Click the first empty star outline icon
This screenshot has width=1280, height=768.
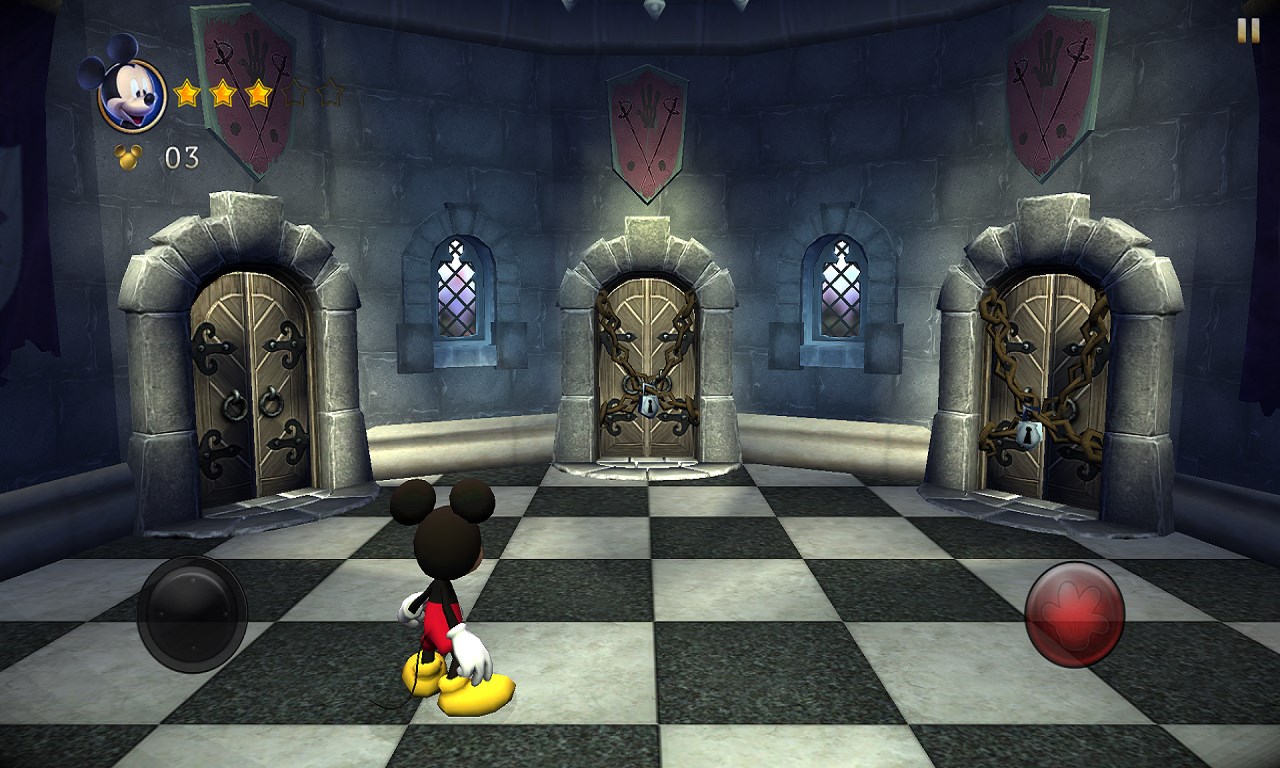click(x=294, y=93)
